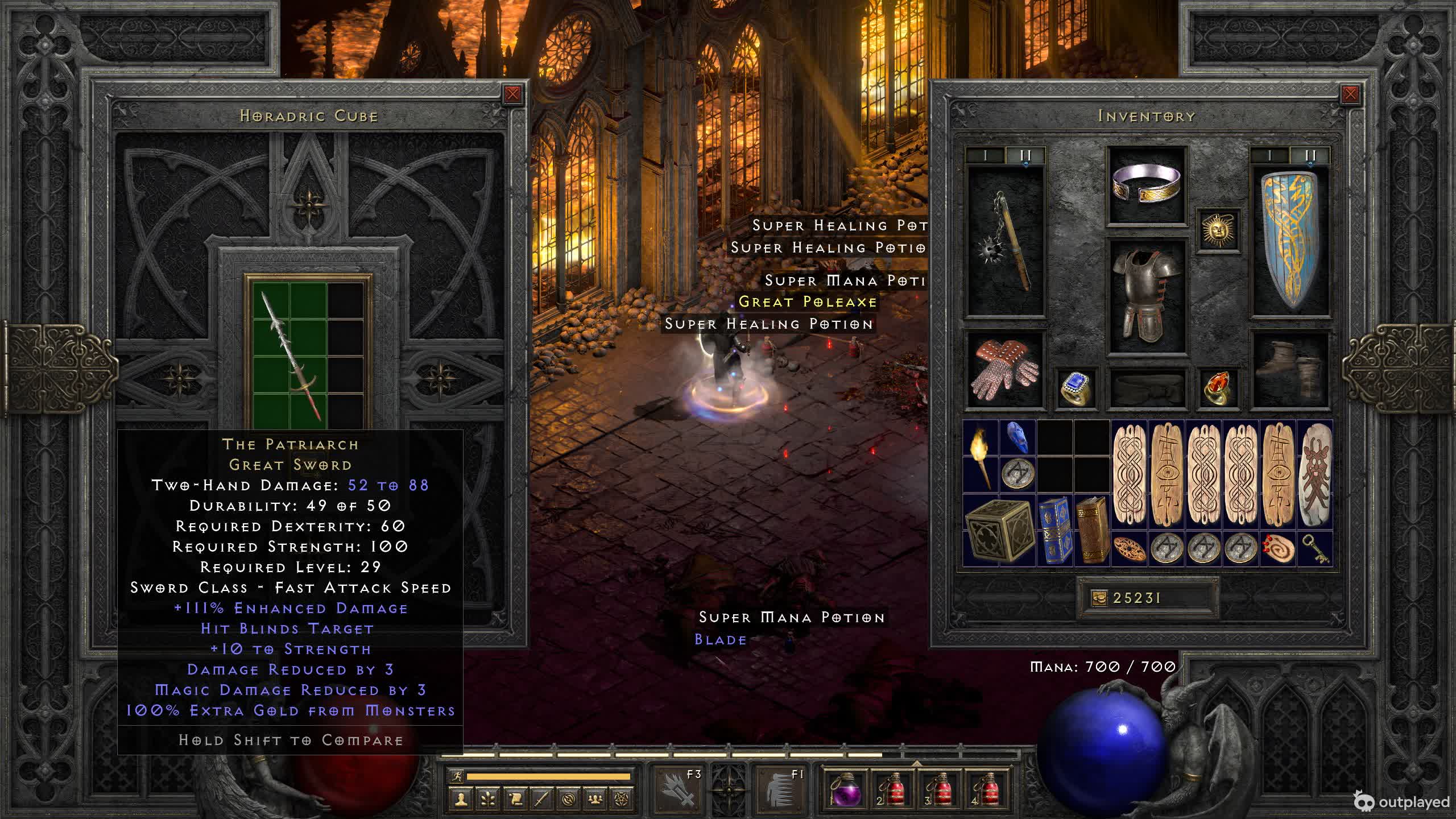Click the equipped boots slot
The width and height of the screenshot is (1456, 819).
pyautogui.click(x=1290, y=370)
